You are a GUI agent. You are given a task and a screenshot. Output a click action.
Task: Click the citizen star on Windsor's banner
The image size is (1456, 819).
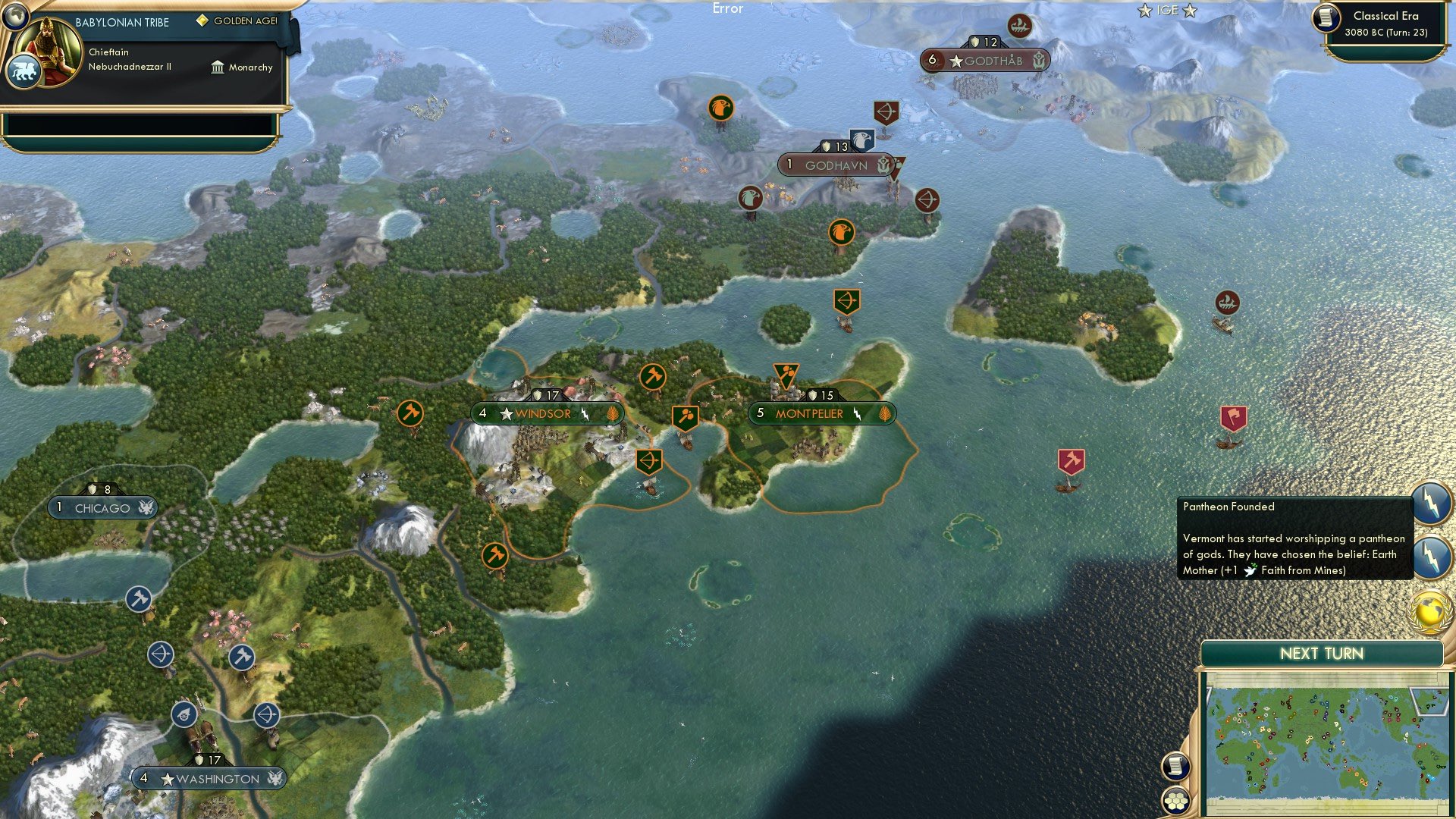[x=506, y=414]
